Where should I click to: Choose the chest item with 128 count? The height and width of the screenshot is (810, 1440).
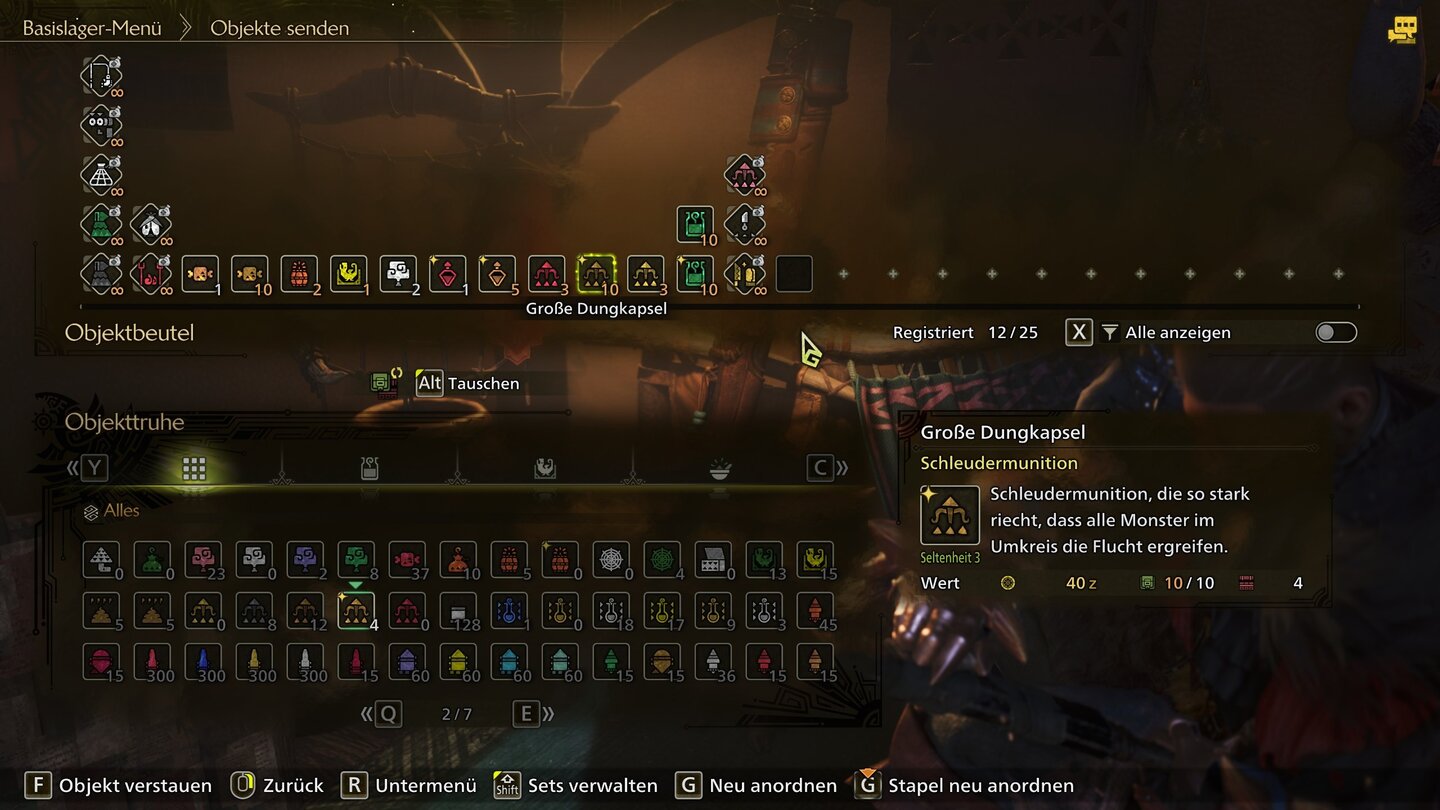coord(457,610)
